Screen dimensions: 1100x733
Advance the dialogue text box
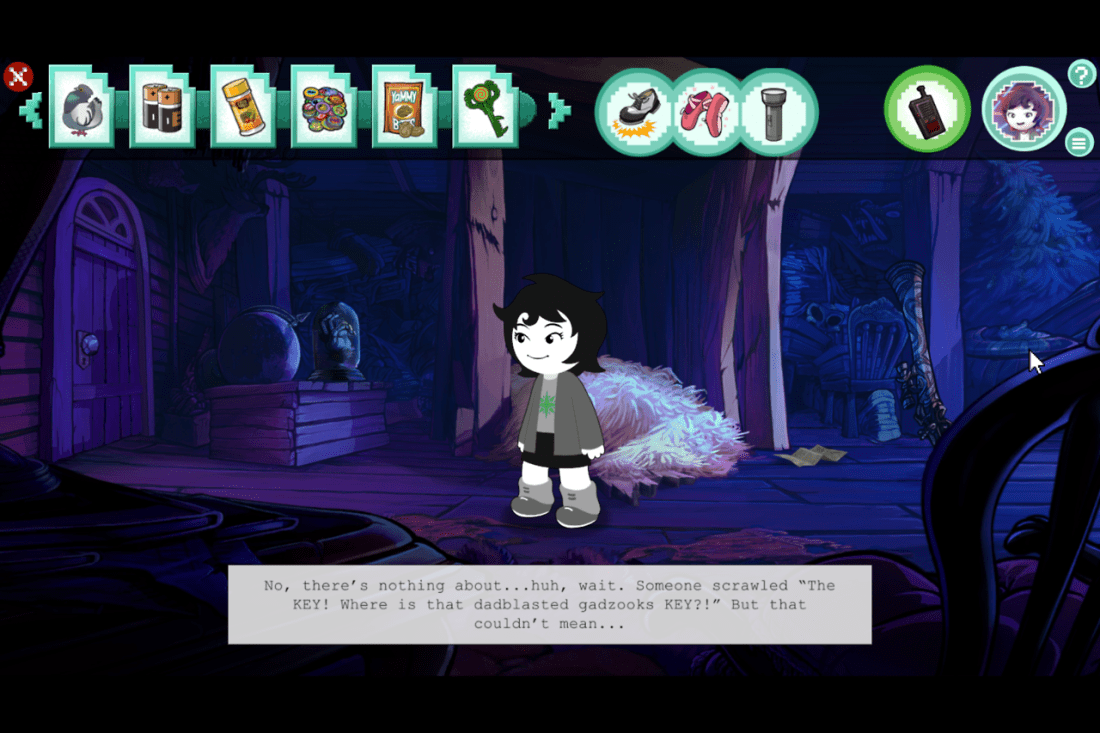(x=549, y=604)
